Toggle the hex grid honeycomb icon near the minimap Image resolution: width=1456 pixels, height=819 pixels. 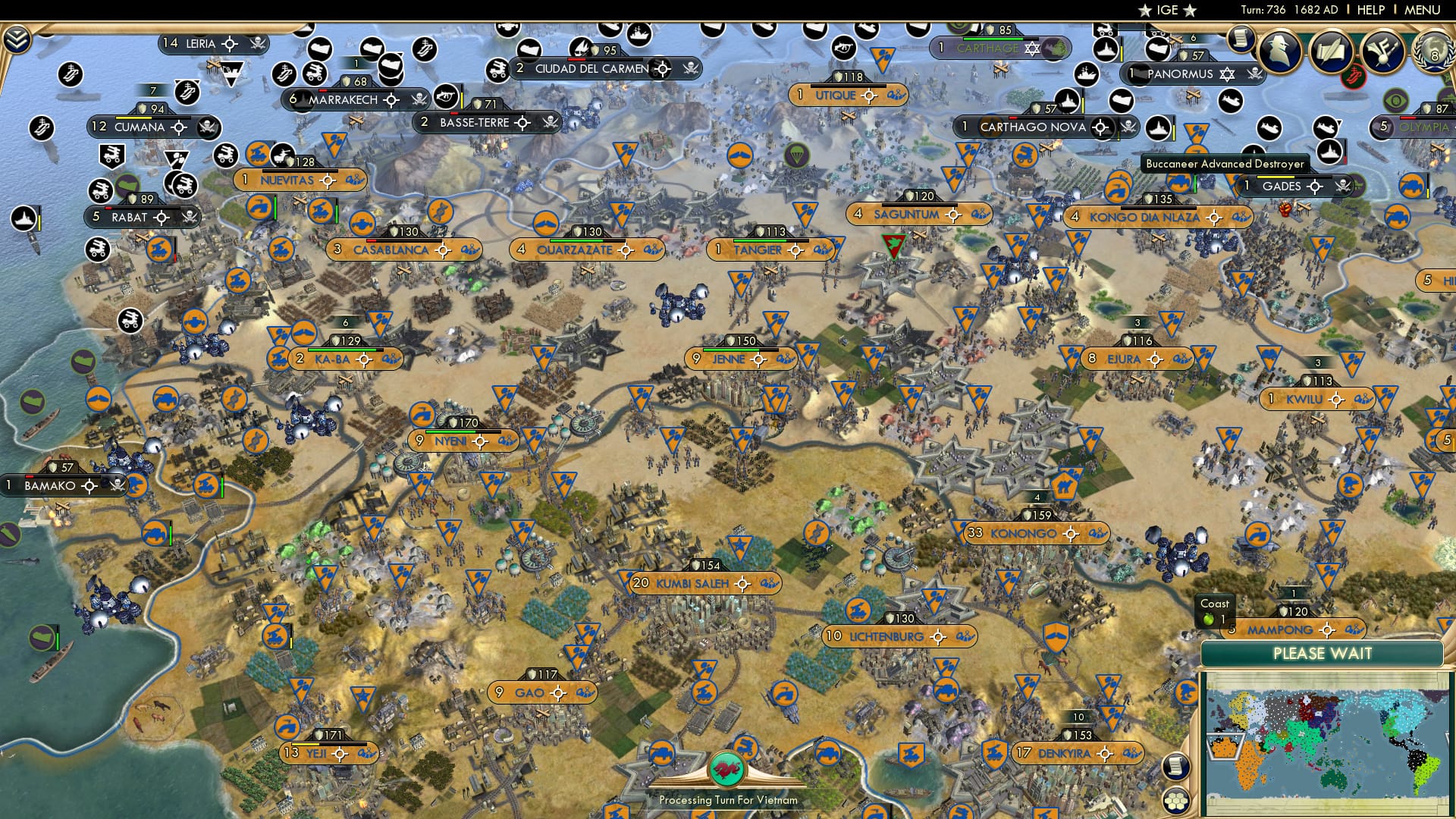coord(1177,802)
